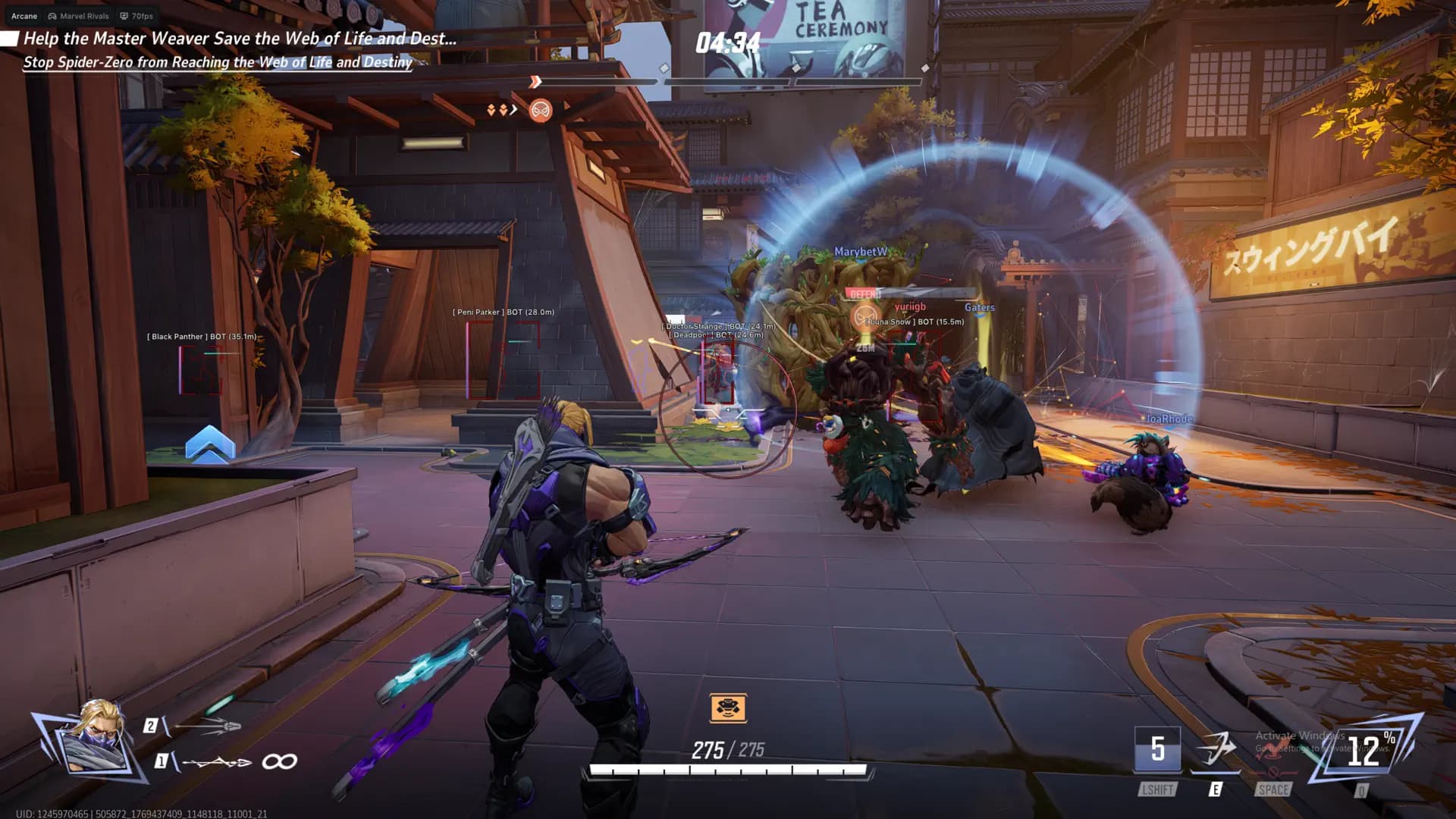
Task: Use the dashing-arrow E ability
Action: coord(1215,750)
